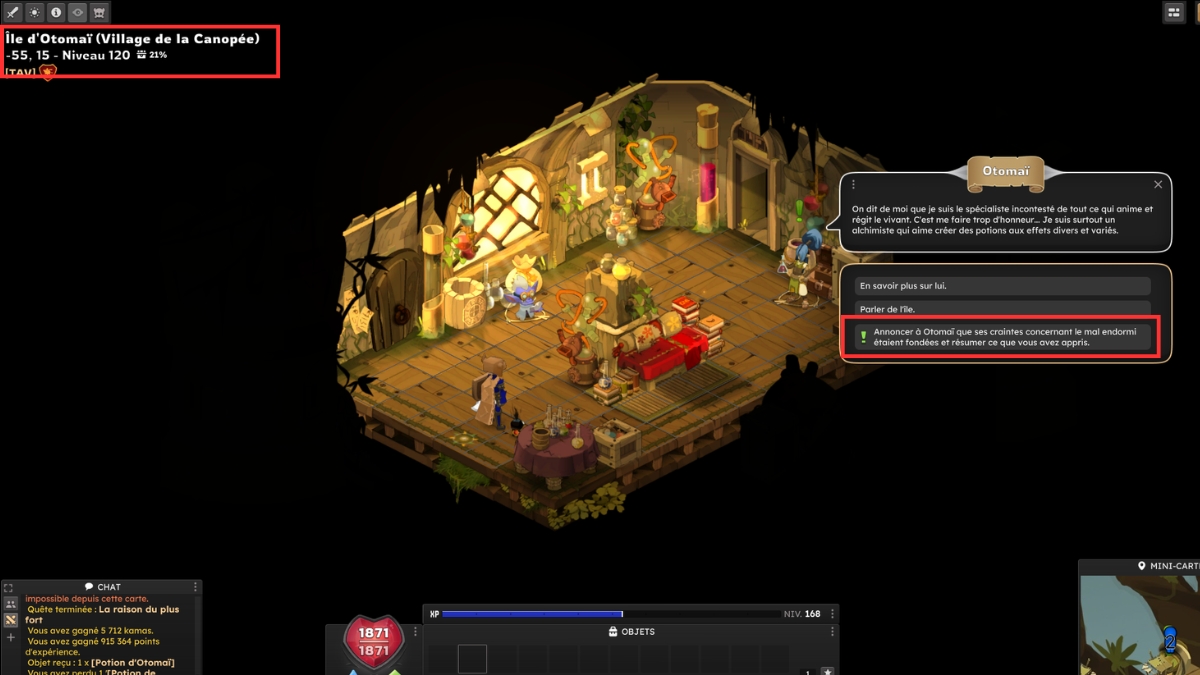The image size is (1200, 675).
Task: Expand the chat window with the fullscreen icon
Action: (x=8, y=588)
